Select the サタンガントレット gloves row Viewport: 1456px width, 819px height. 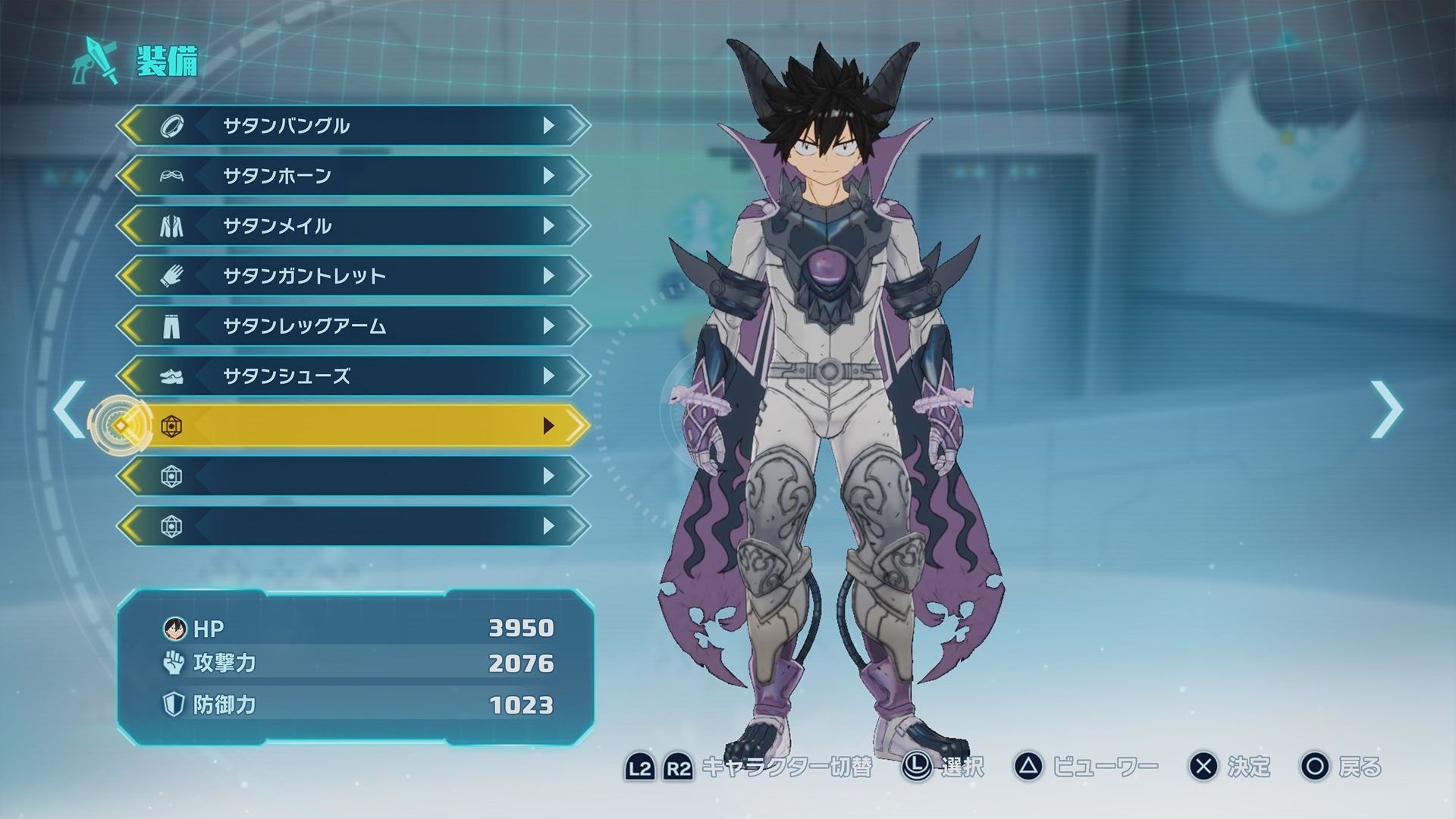[353, 276]
